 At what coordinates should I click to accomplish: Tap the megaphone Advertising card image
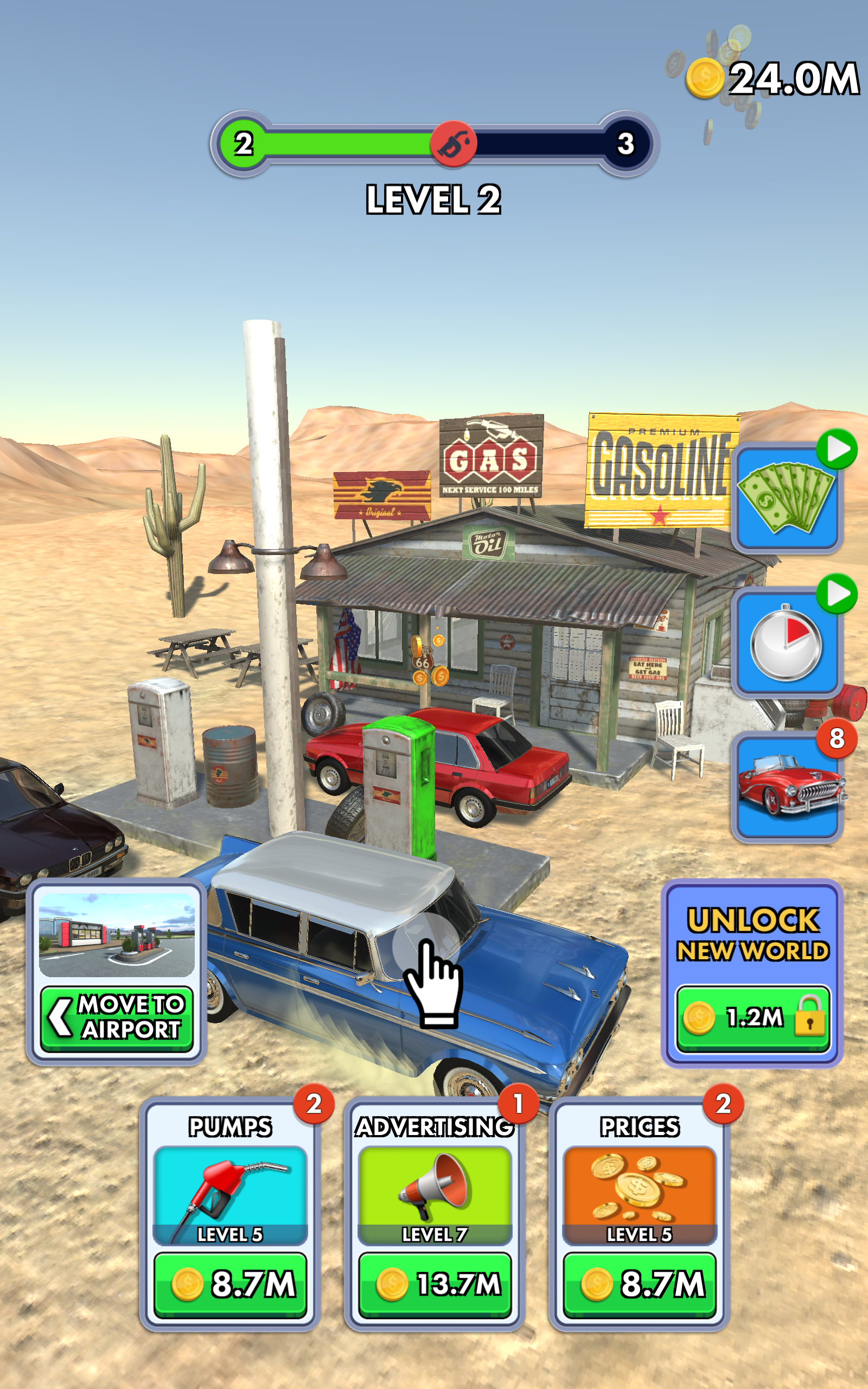tap(435, 1188)
